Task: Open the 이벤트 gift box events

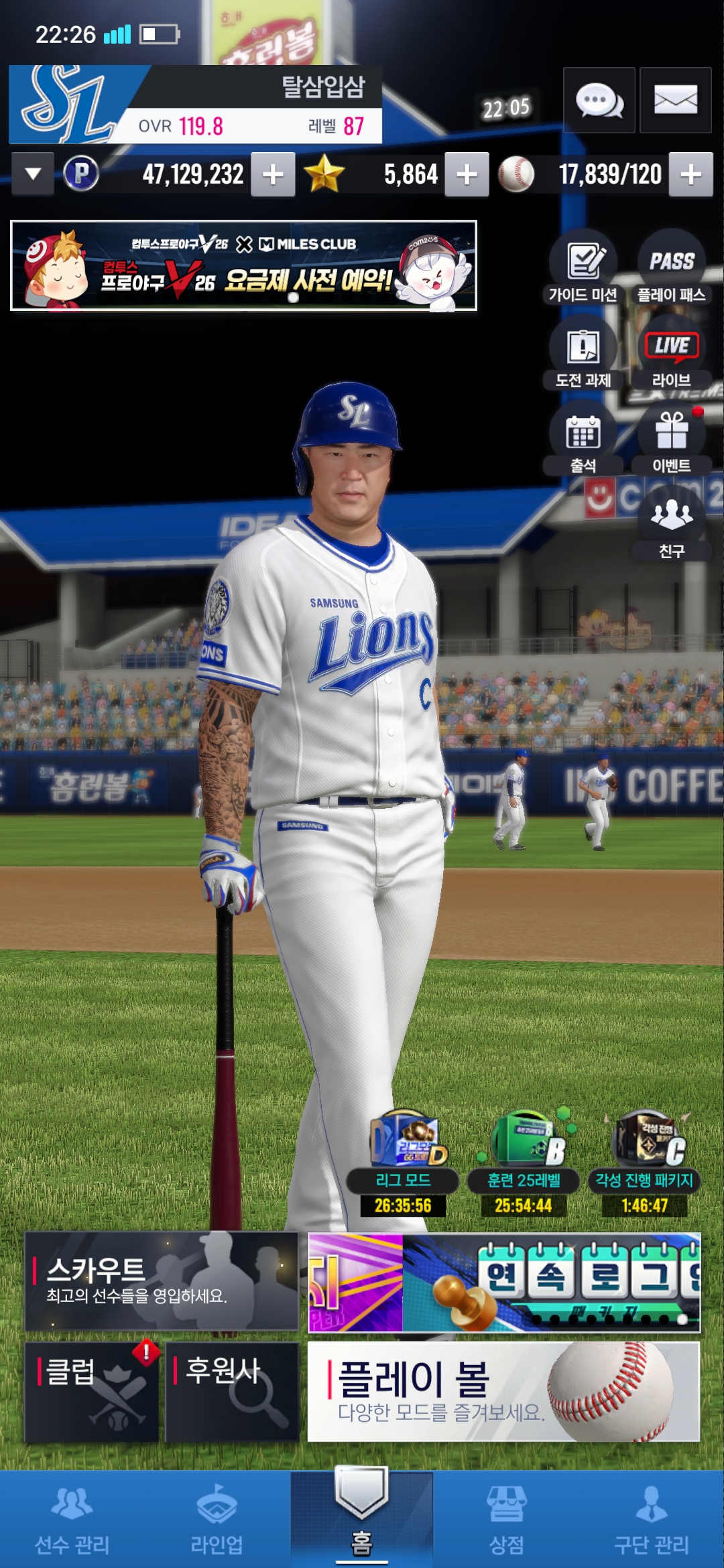Action: click(x=672, y=438)
